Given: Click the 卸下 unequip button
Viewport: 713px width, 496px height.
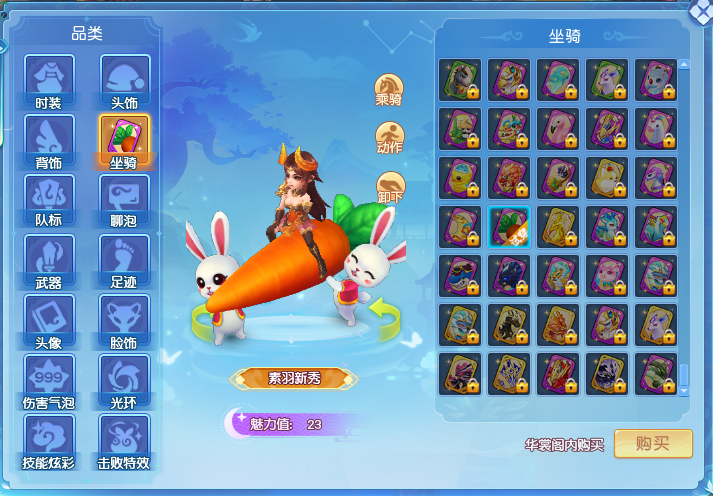Looking at the screenshot, I should 389,188.
